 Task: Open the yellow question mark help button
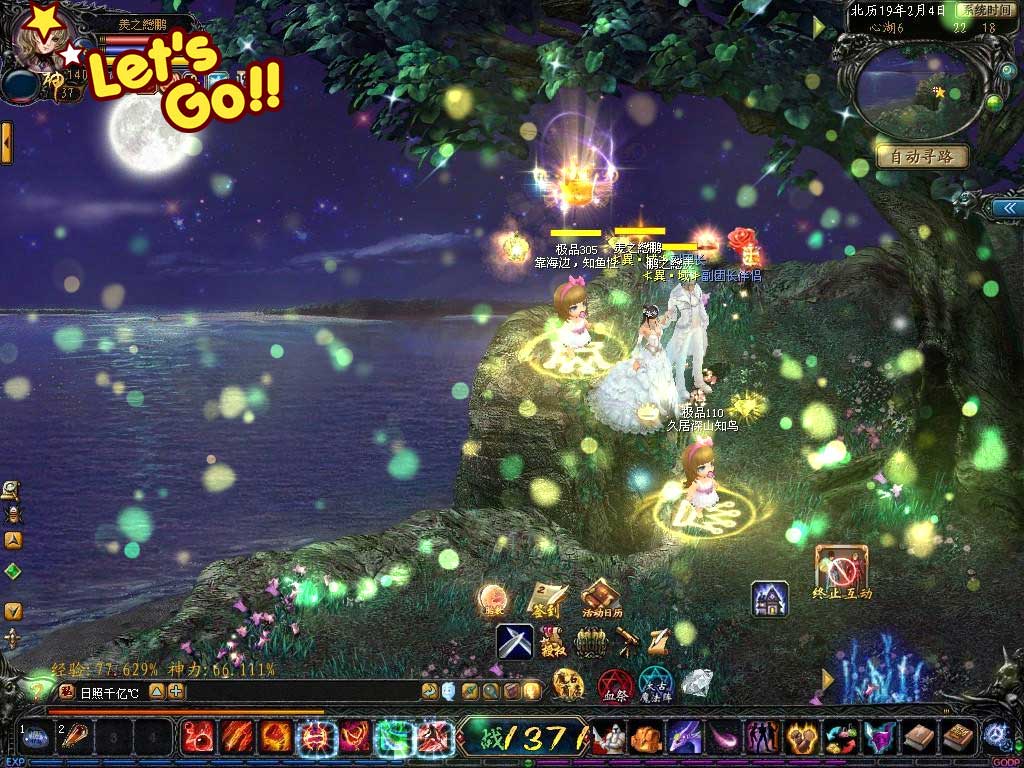pos(37,691)
